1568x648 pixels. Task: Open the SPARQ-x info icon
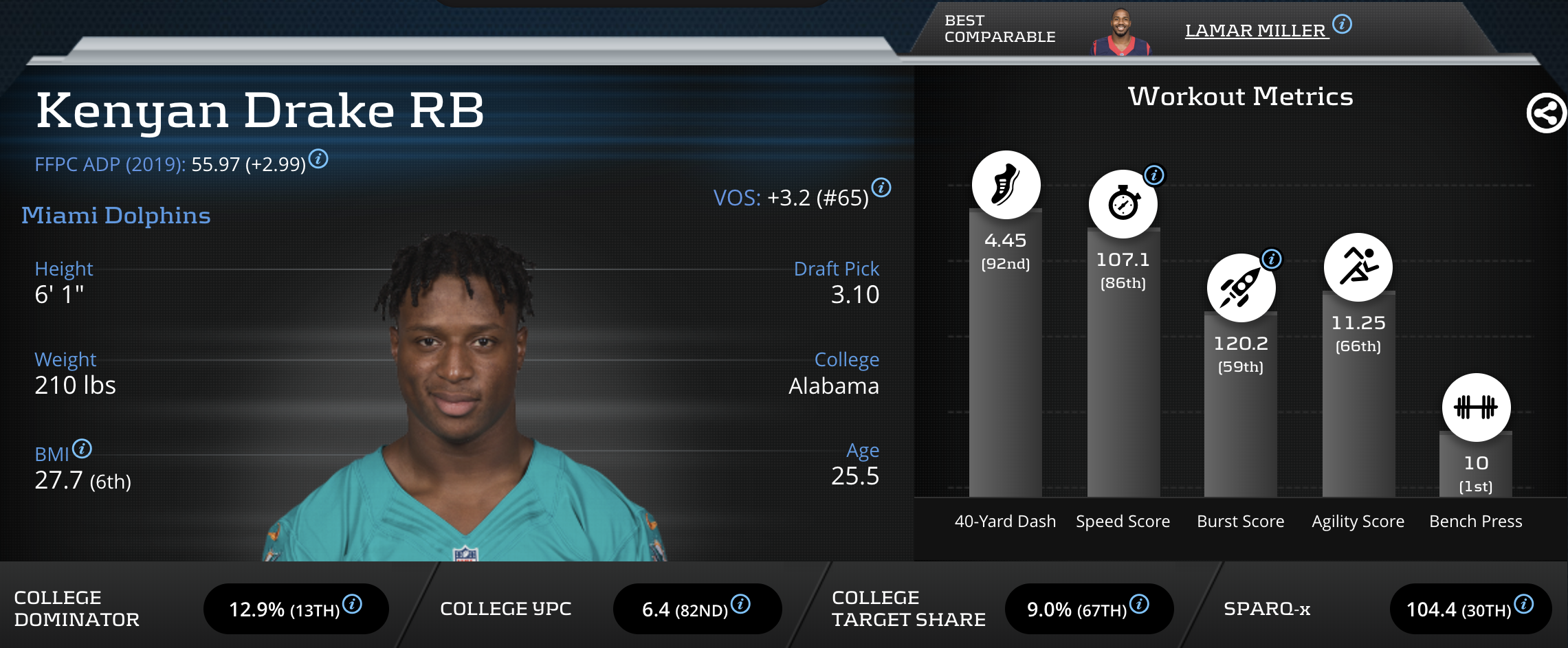tap(1524, 604)
